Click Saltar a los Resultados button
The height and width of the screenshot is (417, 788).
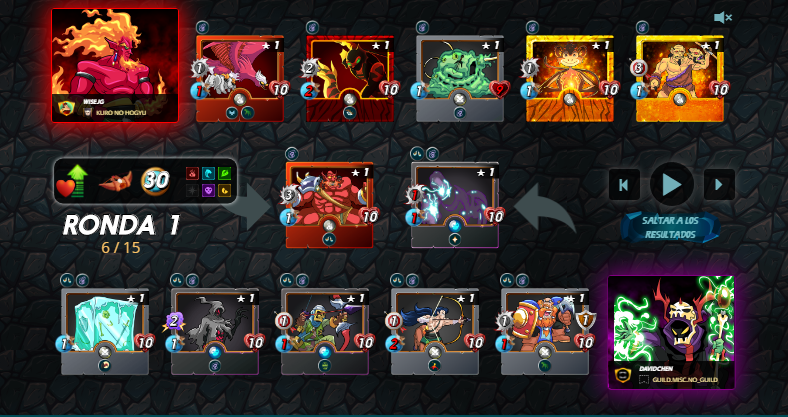(x=670, y=226)
